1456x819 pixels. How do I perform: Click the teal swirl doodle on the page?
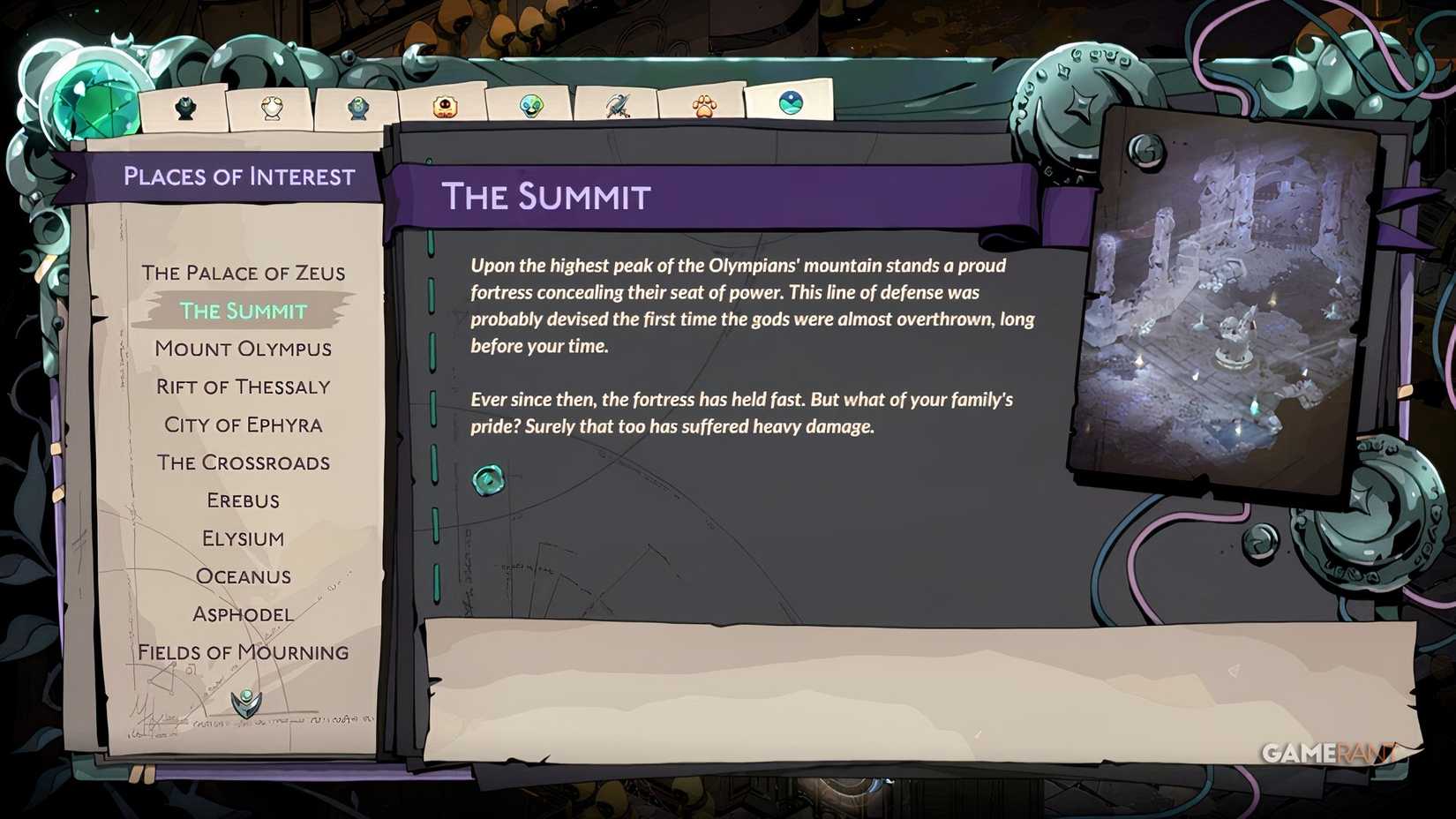489,479
